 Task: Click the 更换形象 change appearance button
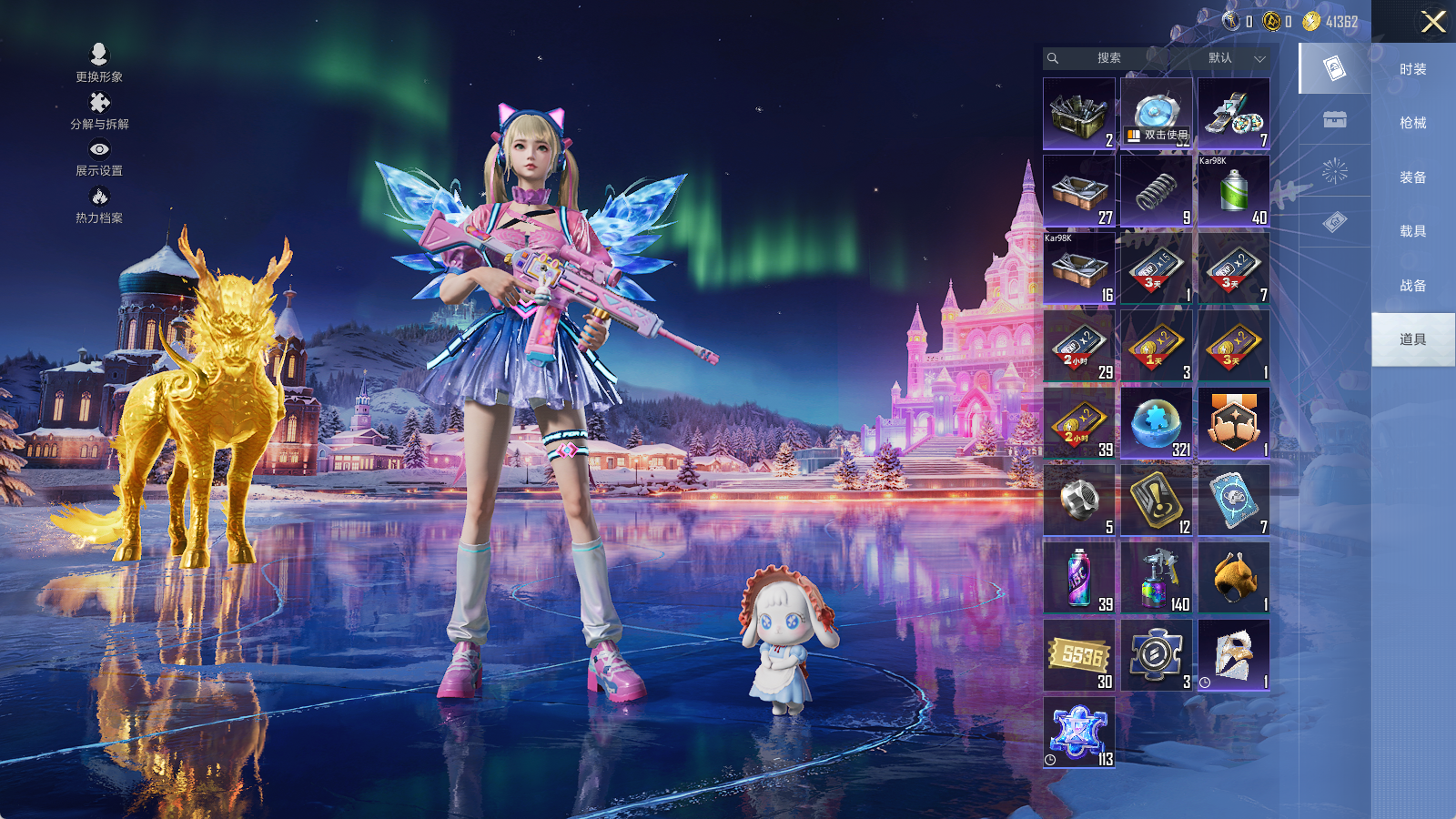99,64
